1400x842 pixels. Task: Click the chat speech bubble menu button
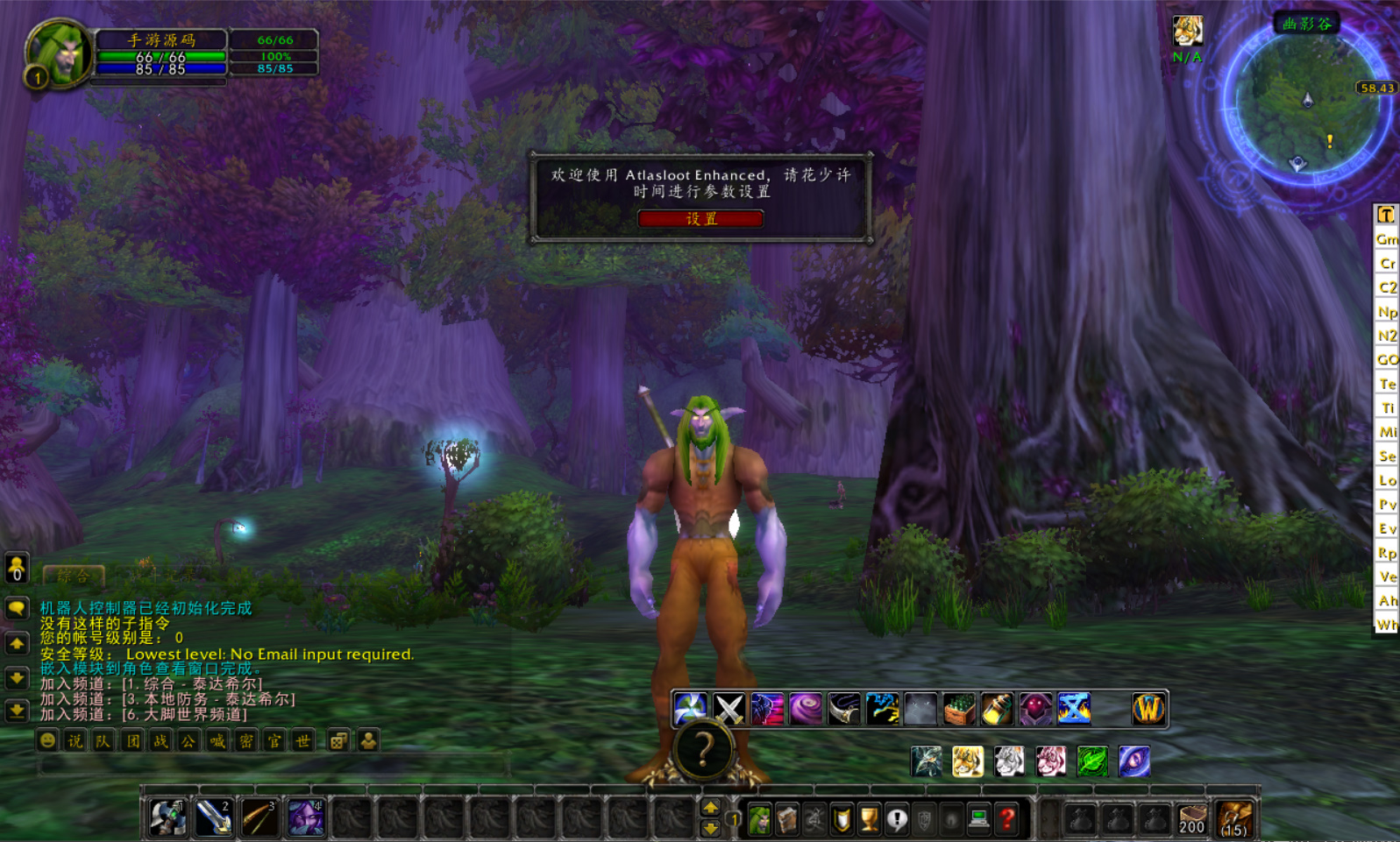click(17, 608)
